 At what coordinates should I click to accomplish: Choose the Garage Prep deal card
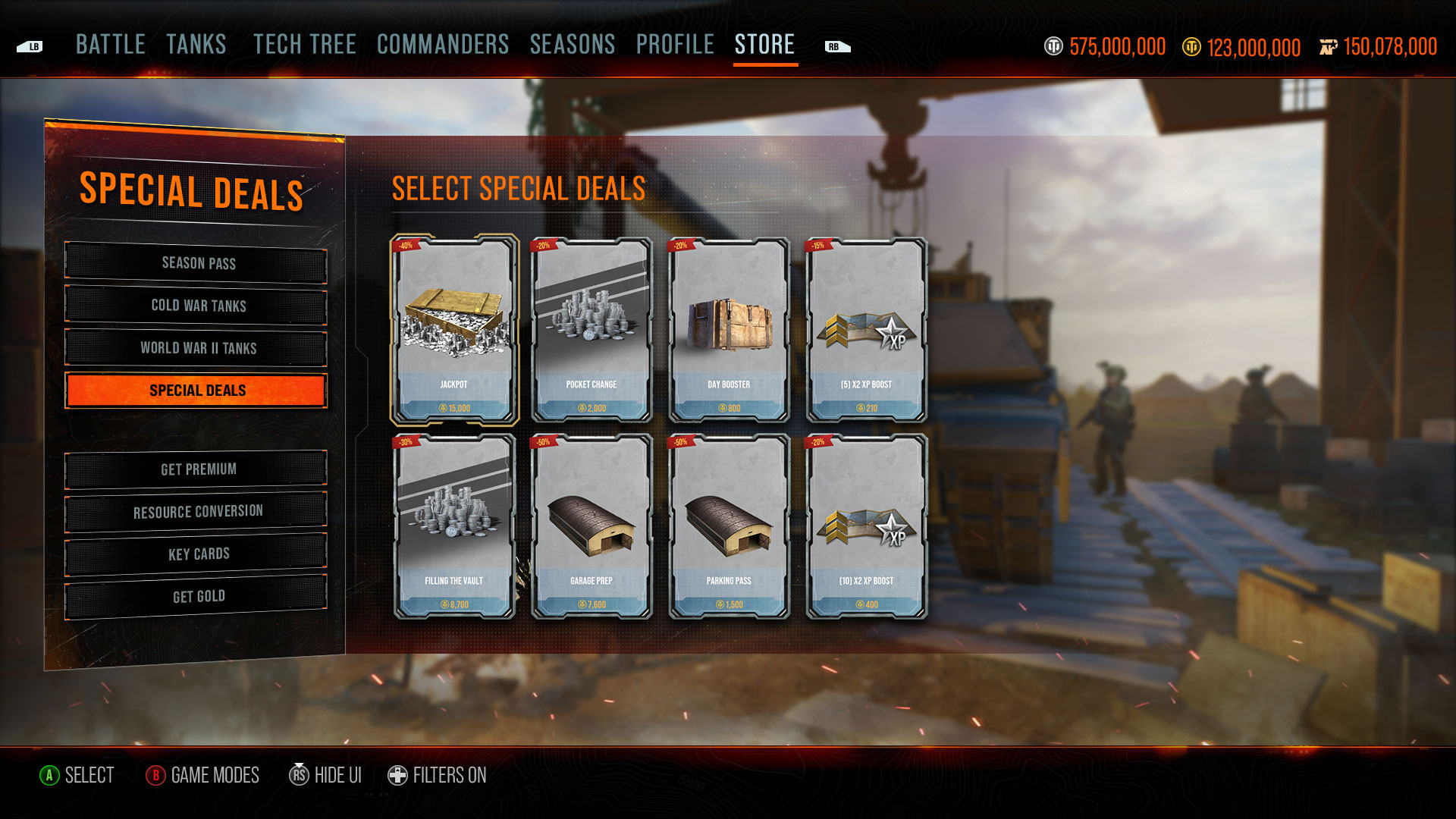point(591,526)
